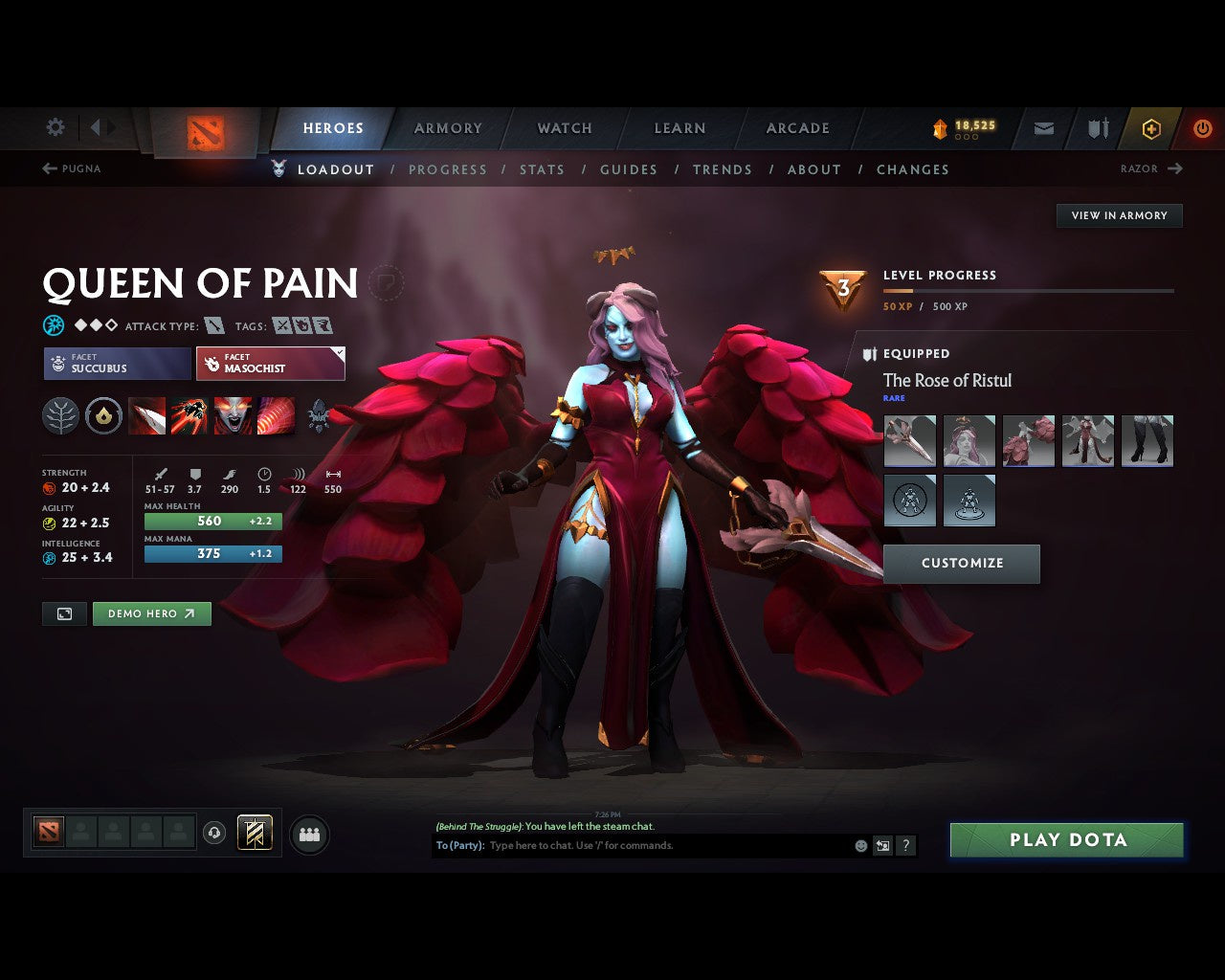Open the emoticon picker in chat

(x=859, y=846)
